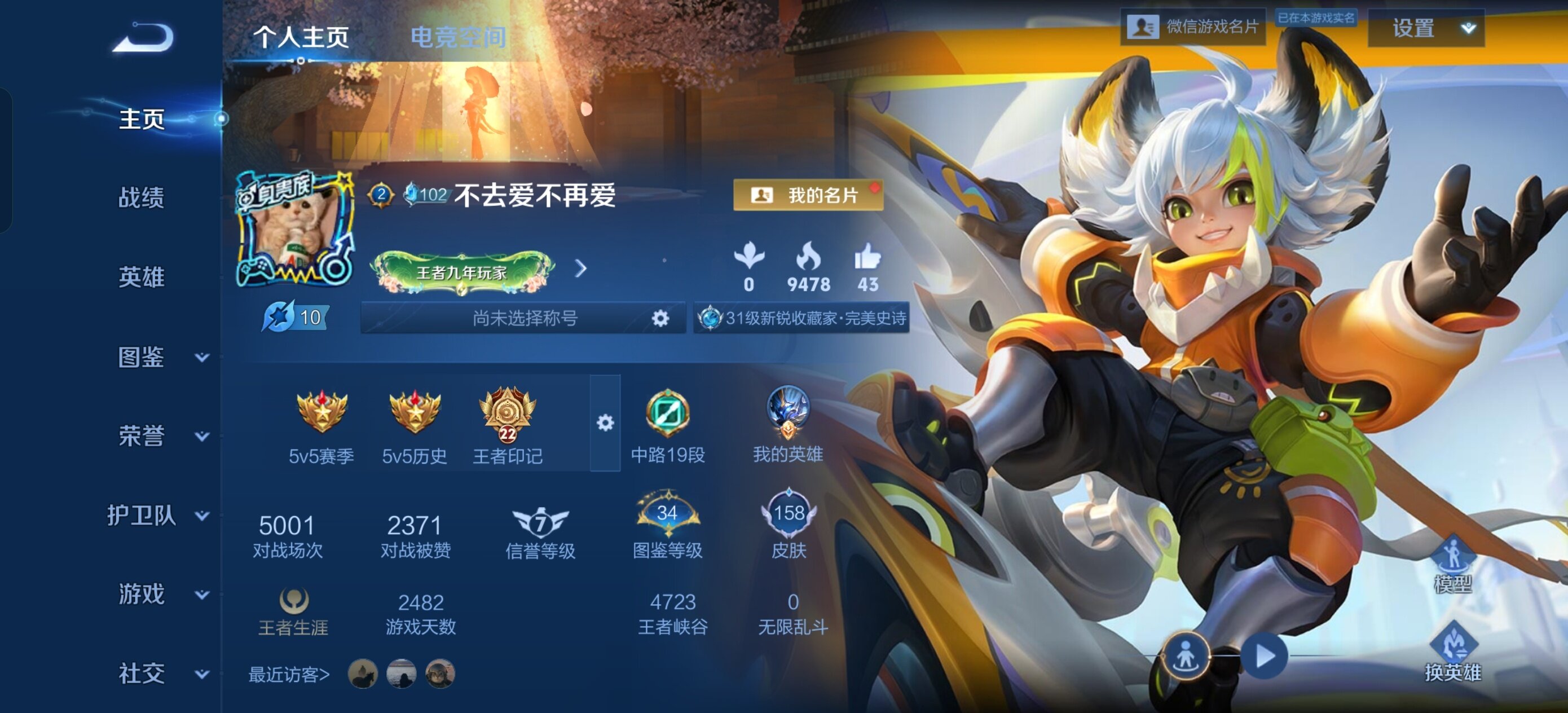Play the hero showcase animation
The width and height of the screenshot is (1568, 713).
click(x=1266, y=657)
